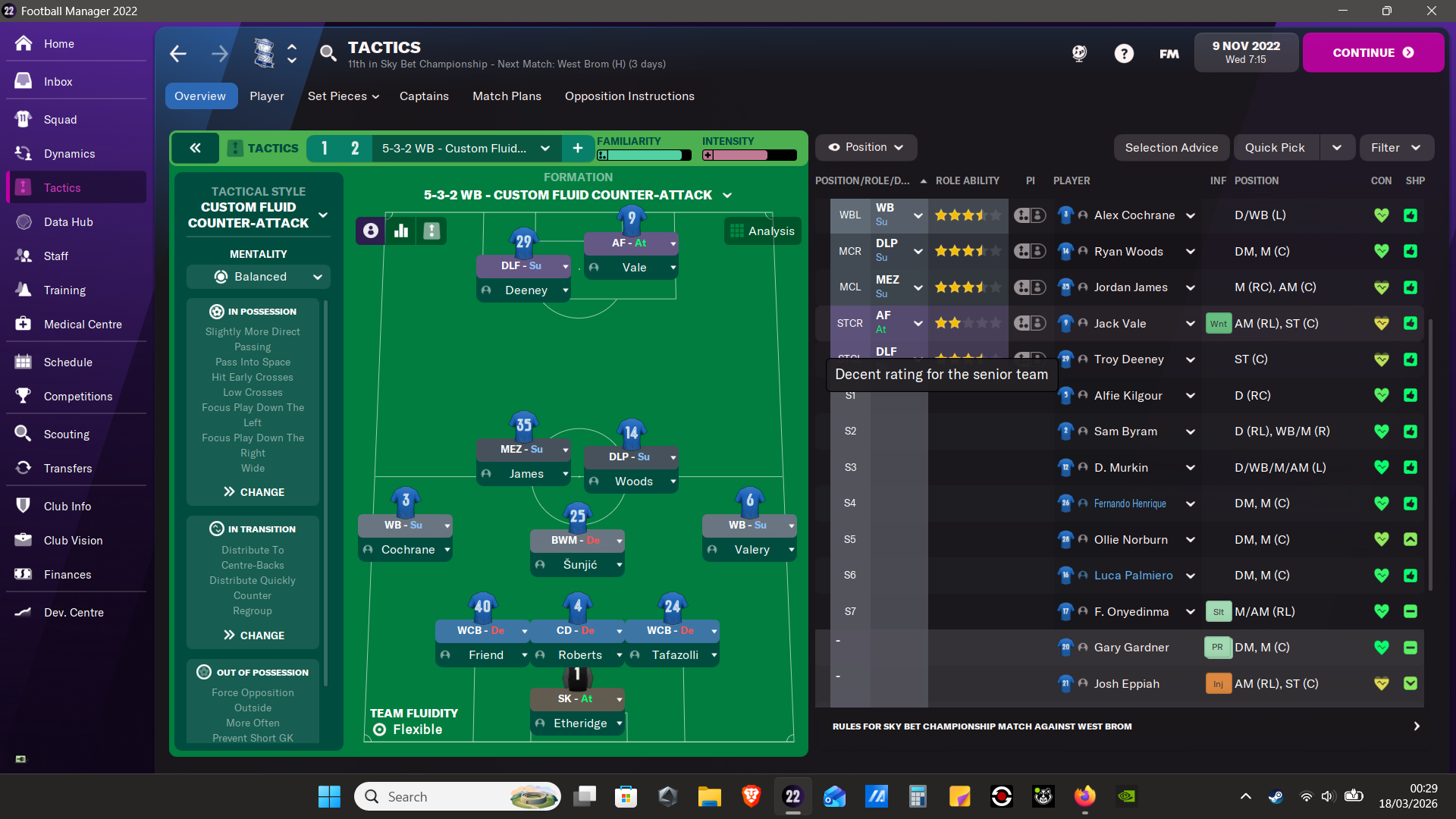Click Selection Advice above the player list
The width and height of the screenshot is (1456, 819).
click(1171, 147)
